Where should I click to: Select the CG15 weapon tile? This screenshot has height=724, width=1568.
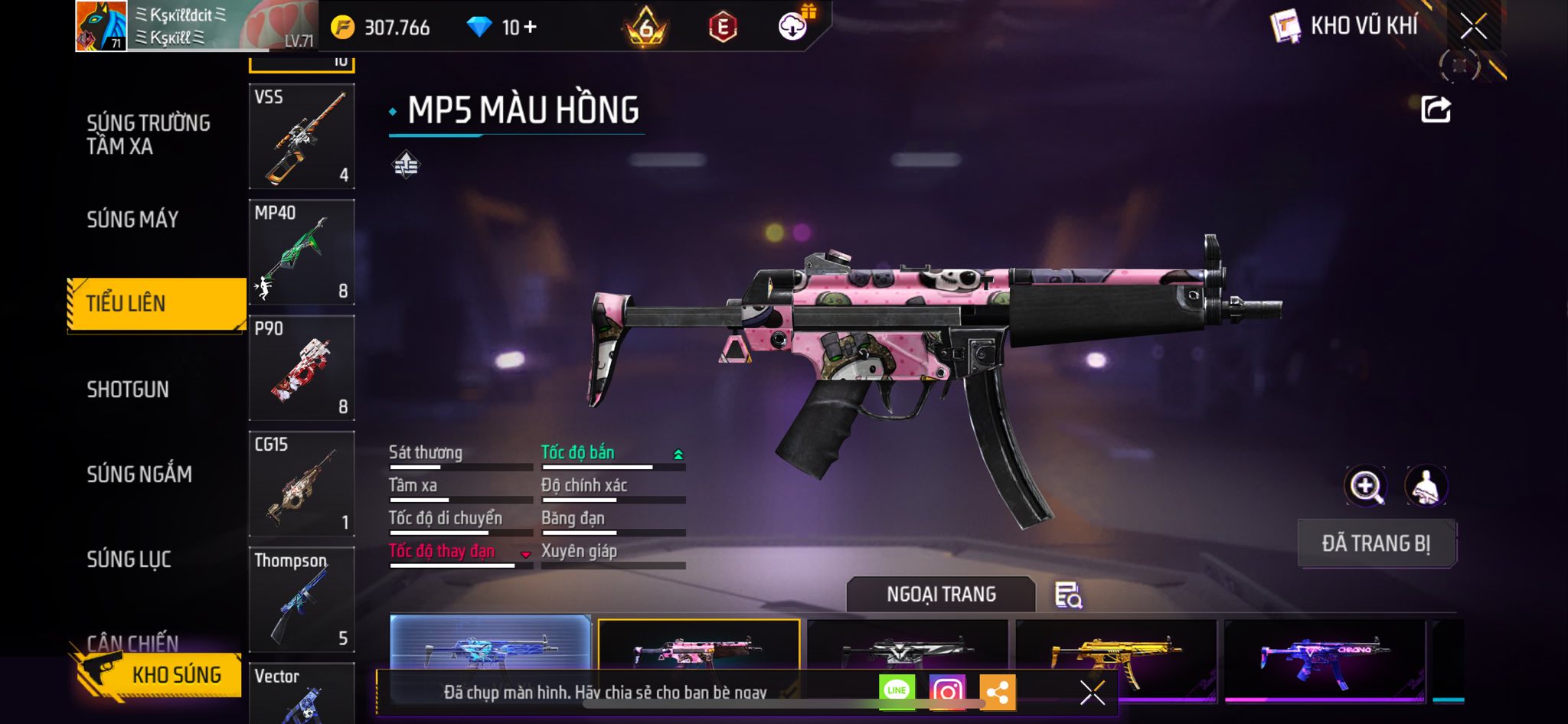point(302,484)
